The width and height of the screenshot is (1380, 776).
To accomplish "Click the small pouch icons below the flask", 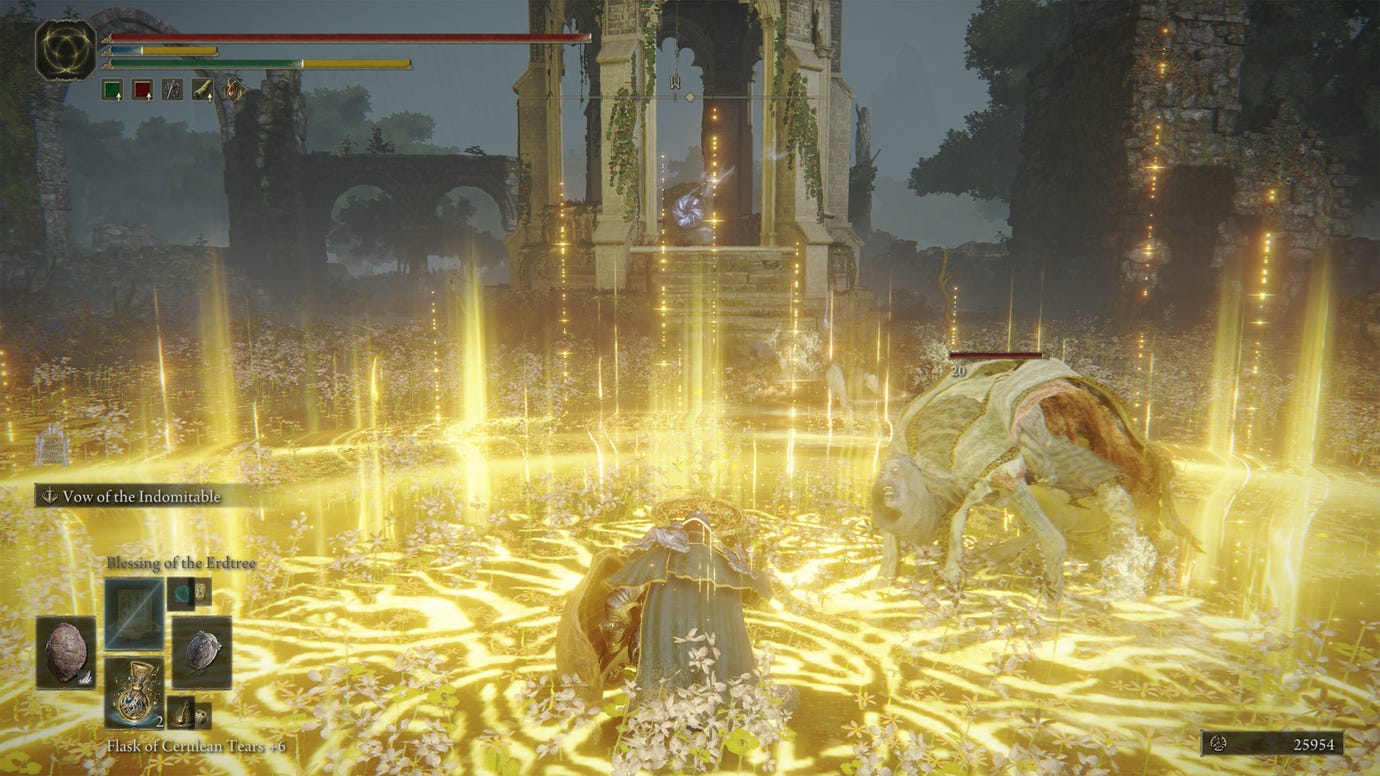I will pyautogui.click(x=188, y=713).
